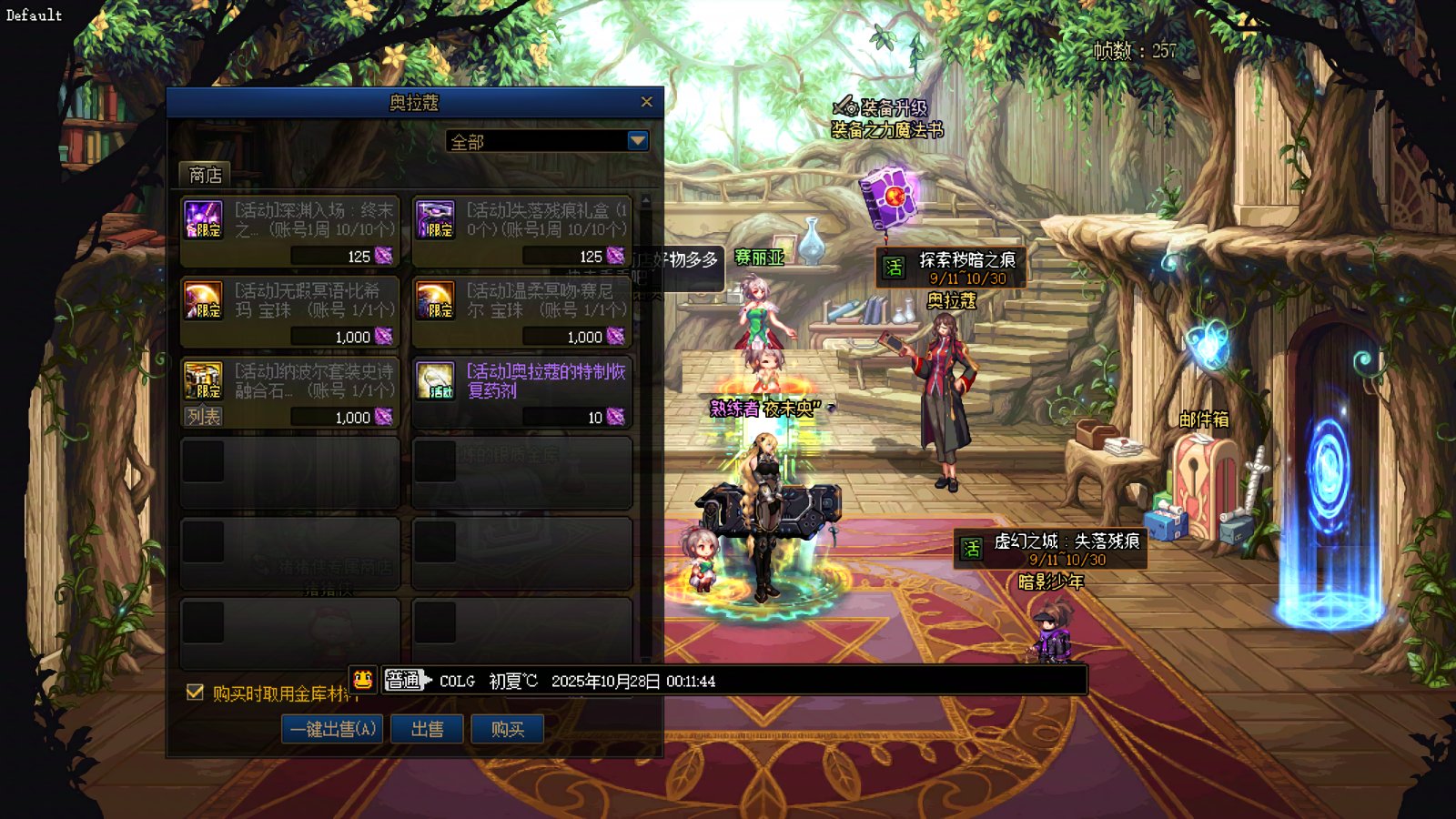Select the 失落残痕礼盒 shop item
The width and height of the screenshot is (1456, 819).
(522, 231)
